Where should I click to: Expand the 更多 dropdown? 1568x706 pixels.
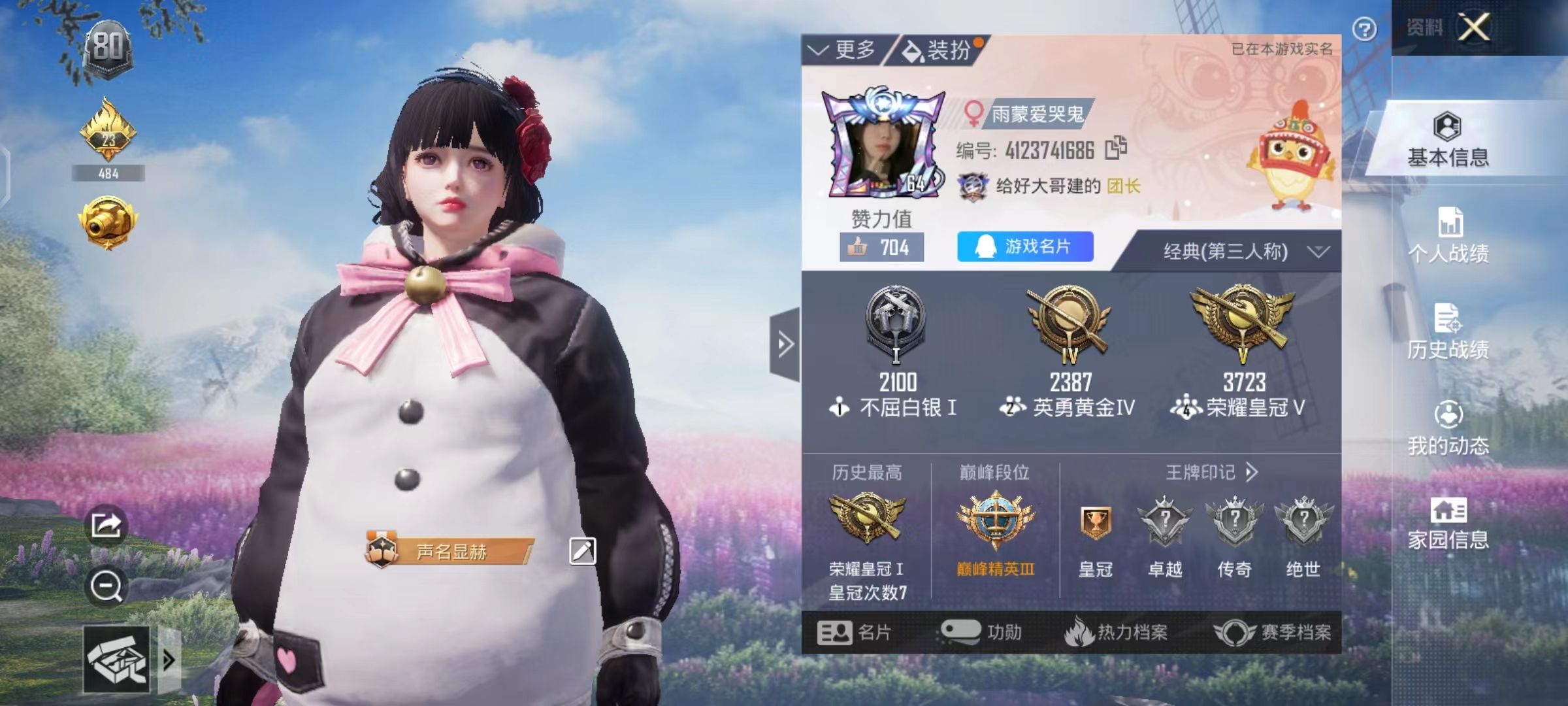click(x=843, y=50)
